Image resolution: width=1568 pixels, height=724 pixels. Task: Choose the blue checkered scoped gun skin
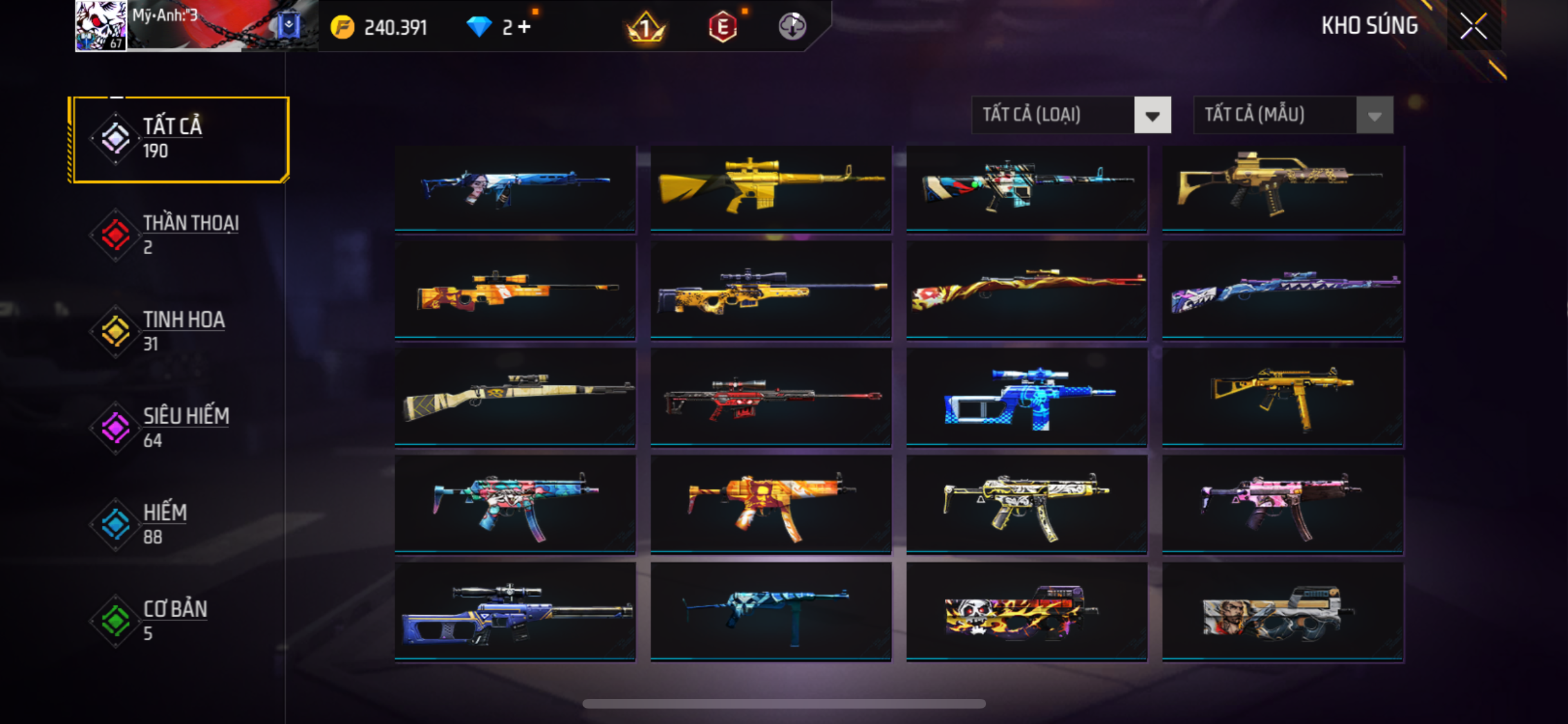pyautogui.click(x=1027, y=398)
